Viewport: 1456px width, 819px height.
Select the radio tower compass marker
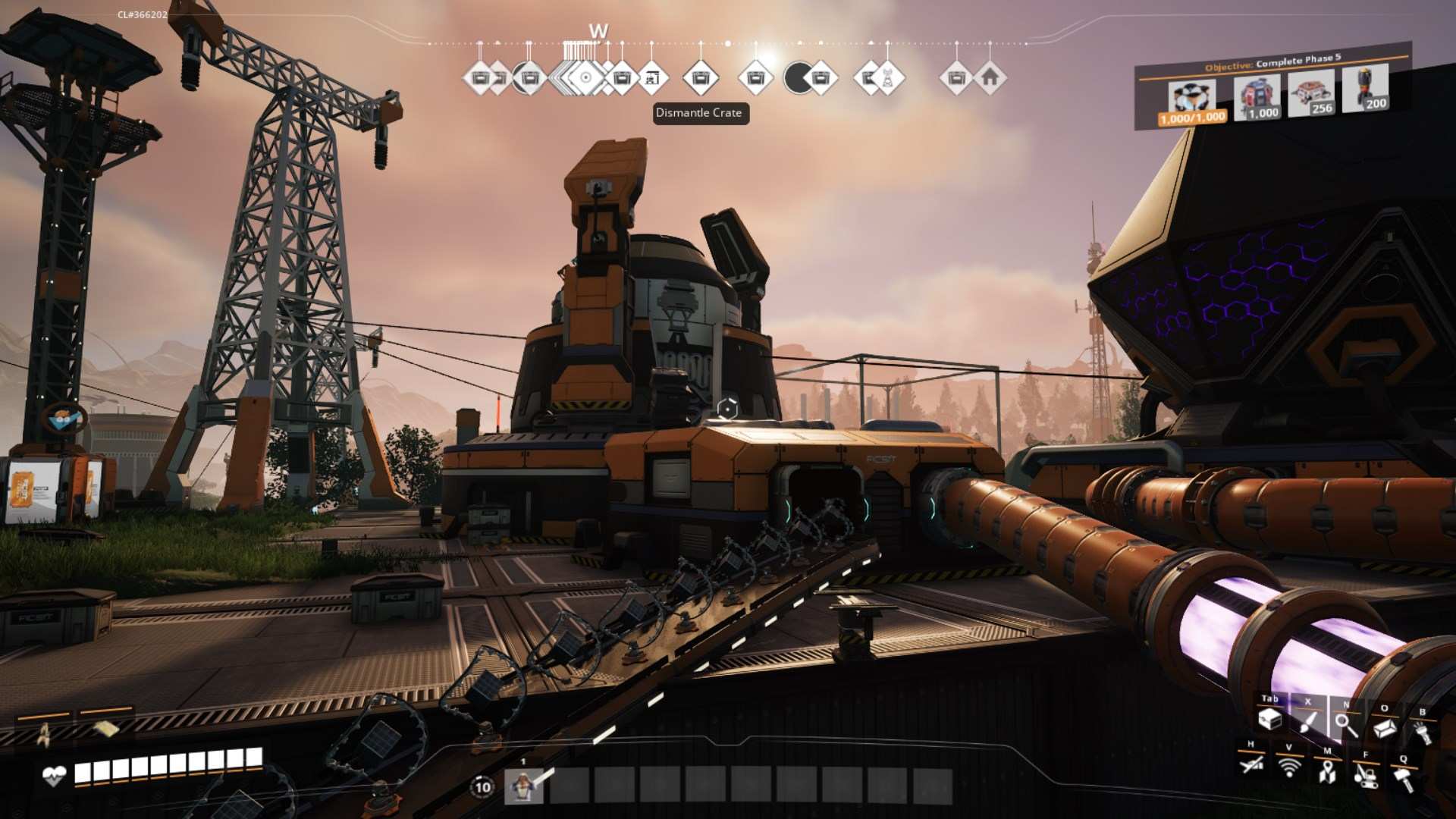tap(886, 77)
